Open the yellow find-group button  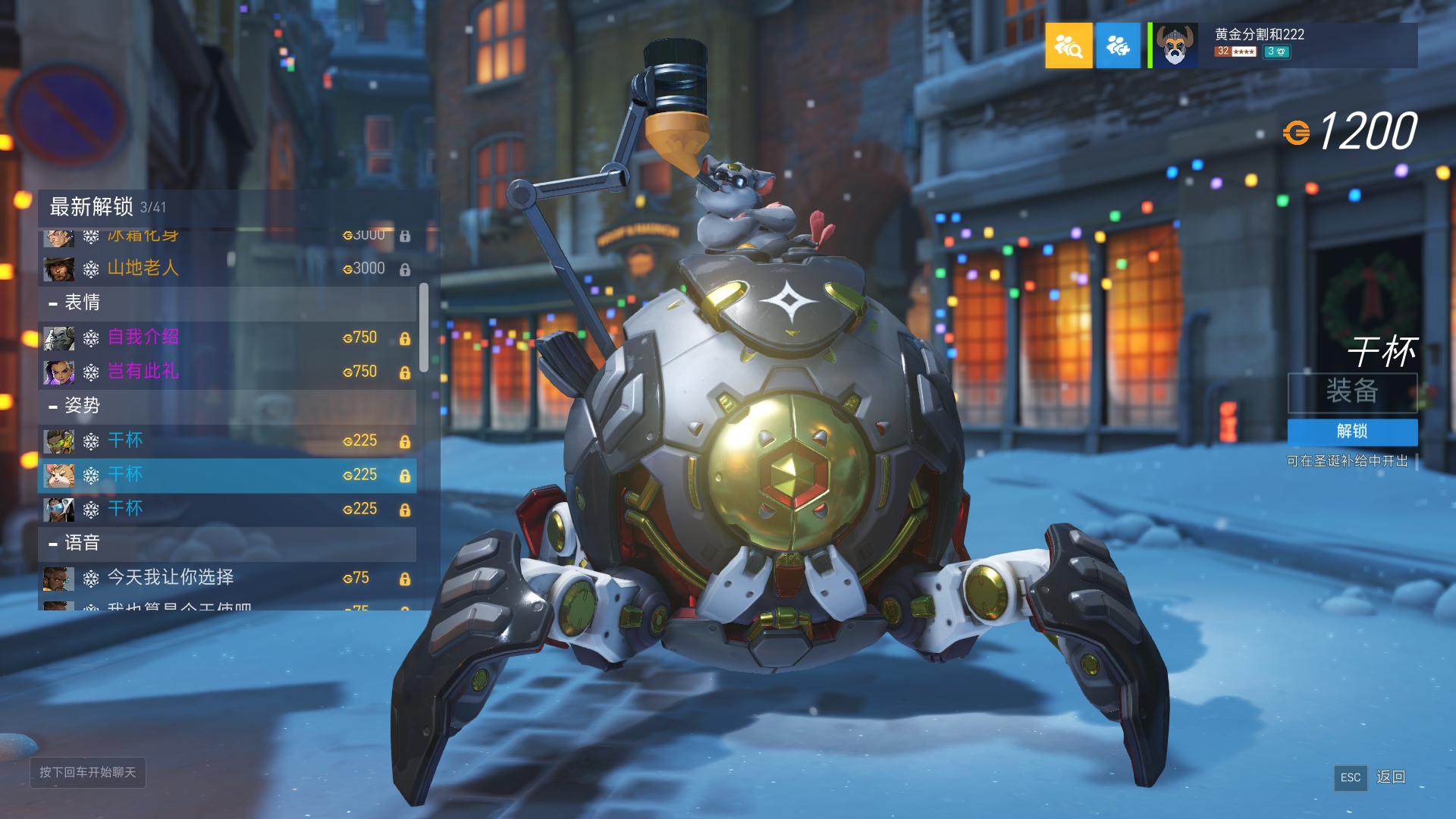click(x=1068, y=45)
